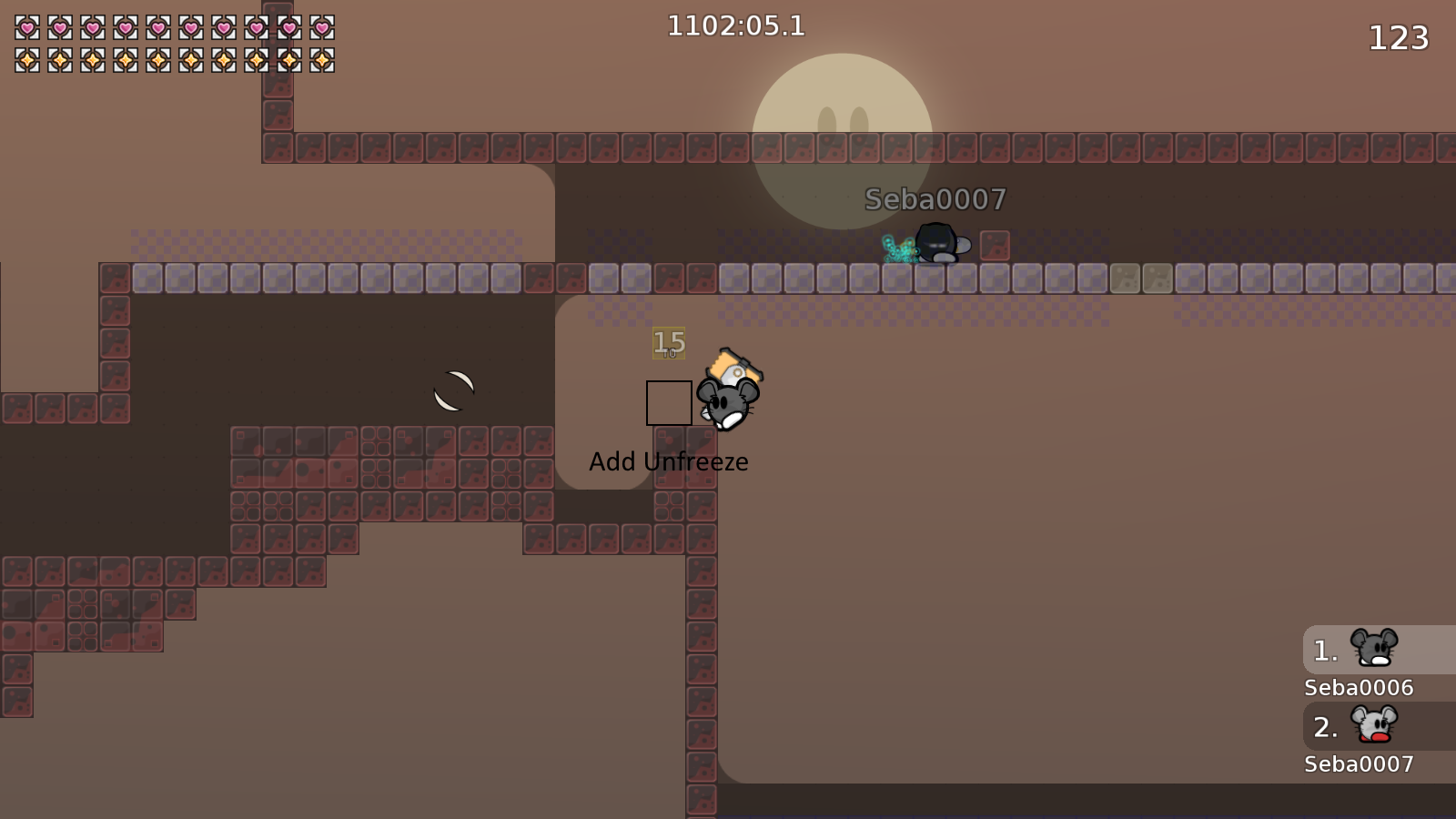
Task: Click the score counter showing 123
Action: 1399,38
